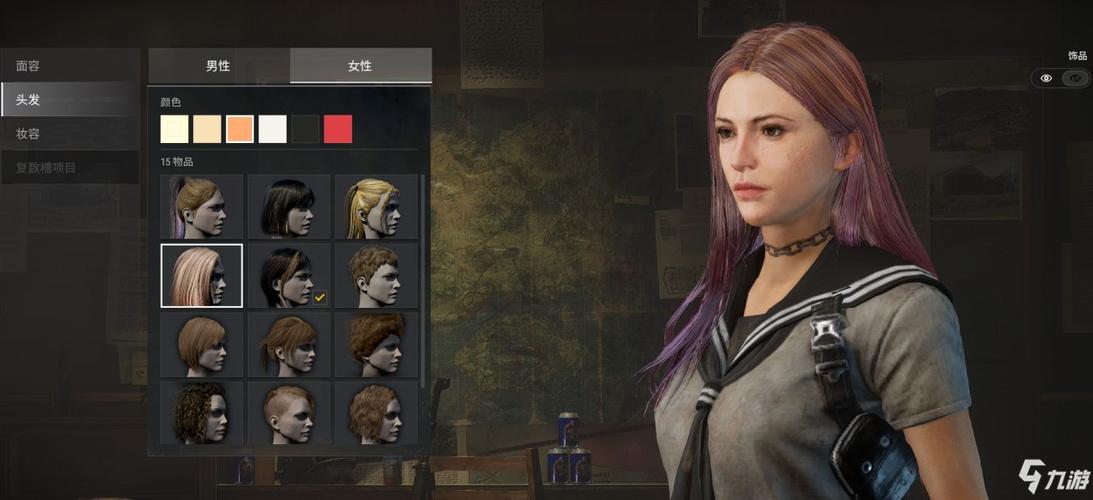Open the 面容 face category
Viewport: 1093px width, 500px height.
[68, 66]
